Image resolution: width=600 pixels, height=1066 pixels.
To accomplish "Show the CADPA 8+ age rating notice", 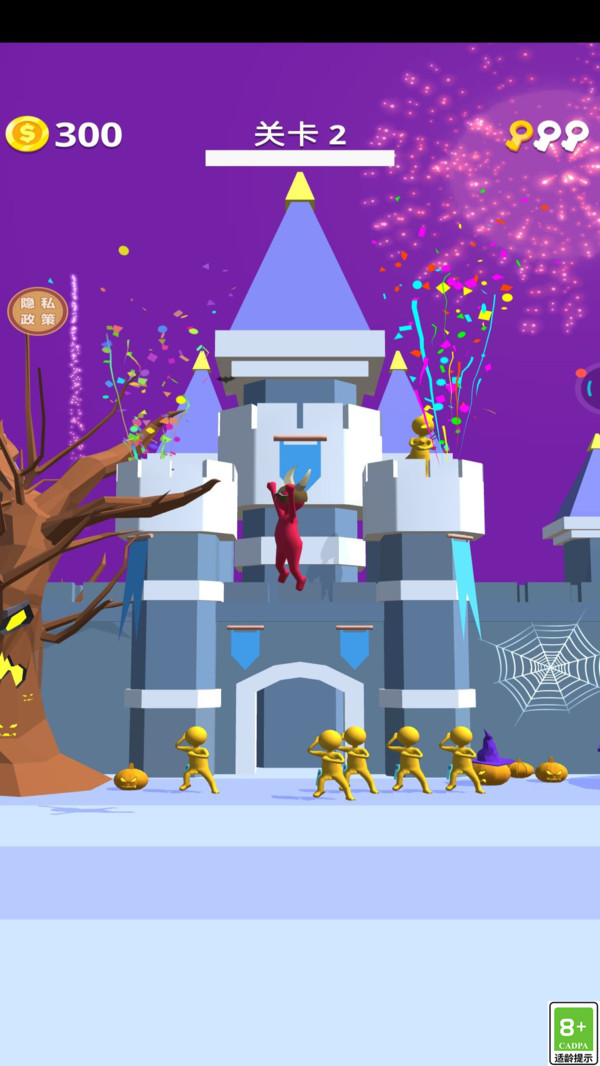I will [x=573, y=1033].
